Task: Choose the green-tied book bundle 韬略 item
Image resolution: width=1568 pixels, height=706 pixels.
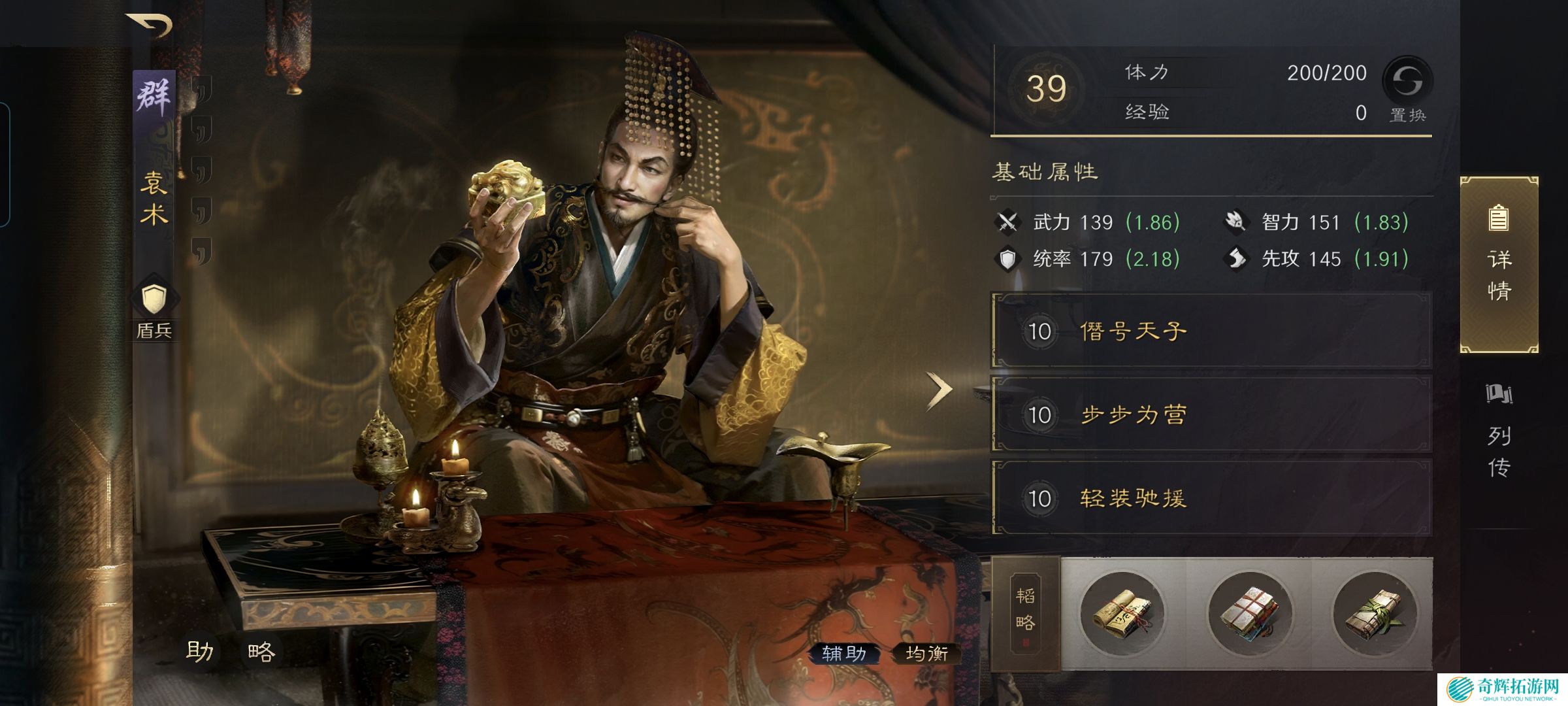Action: 1375,613
